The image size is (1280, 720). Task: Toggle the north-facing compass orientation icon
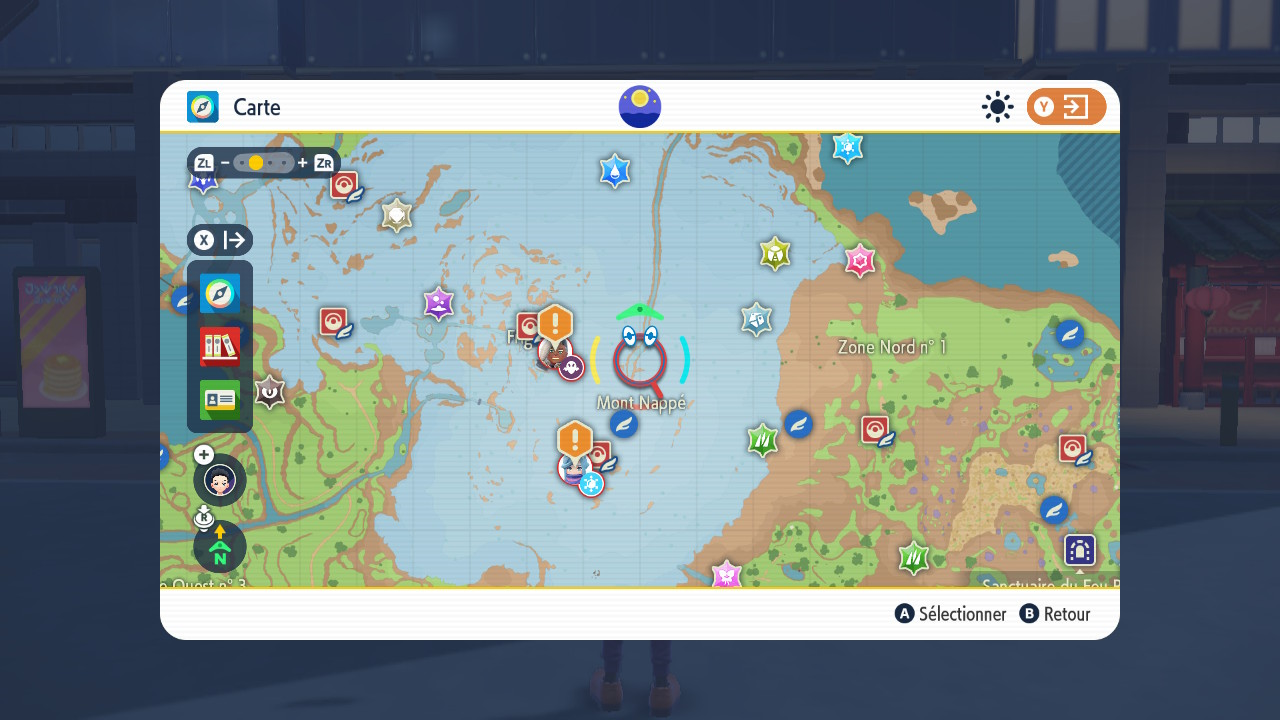tap(220, 547)
